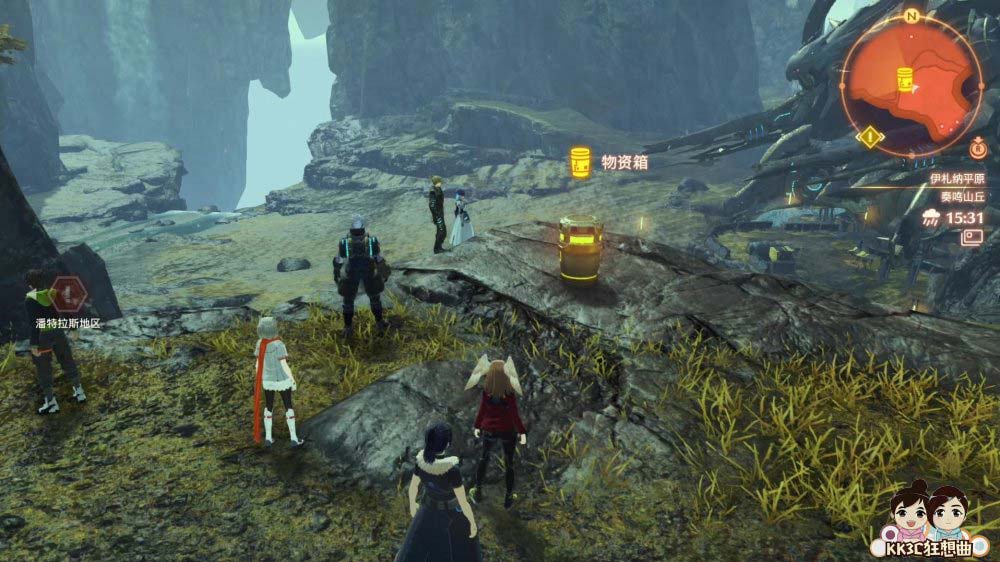This screenshot has width=1000, height=562.
Task: Open the screenshot icon below the clock
Action: tap(971, 237)
